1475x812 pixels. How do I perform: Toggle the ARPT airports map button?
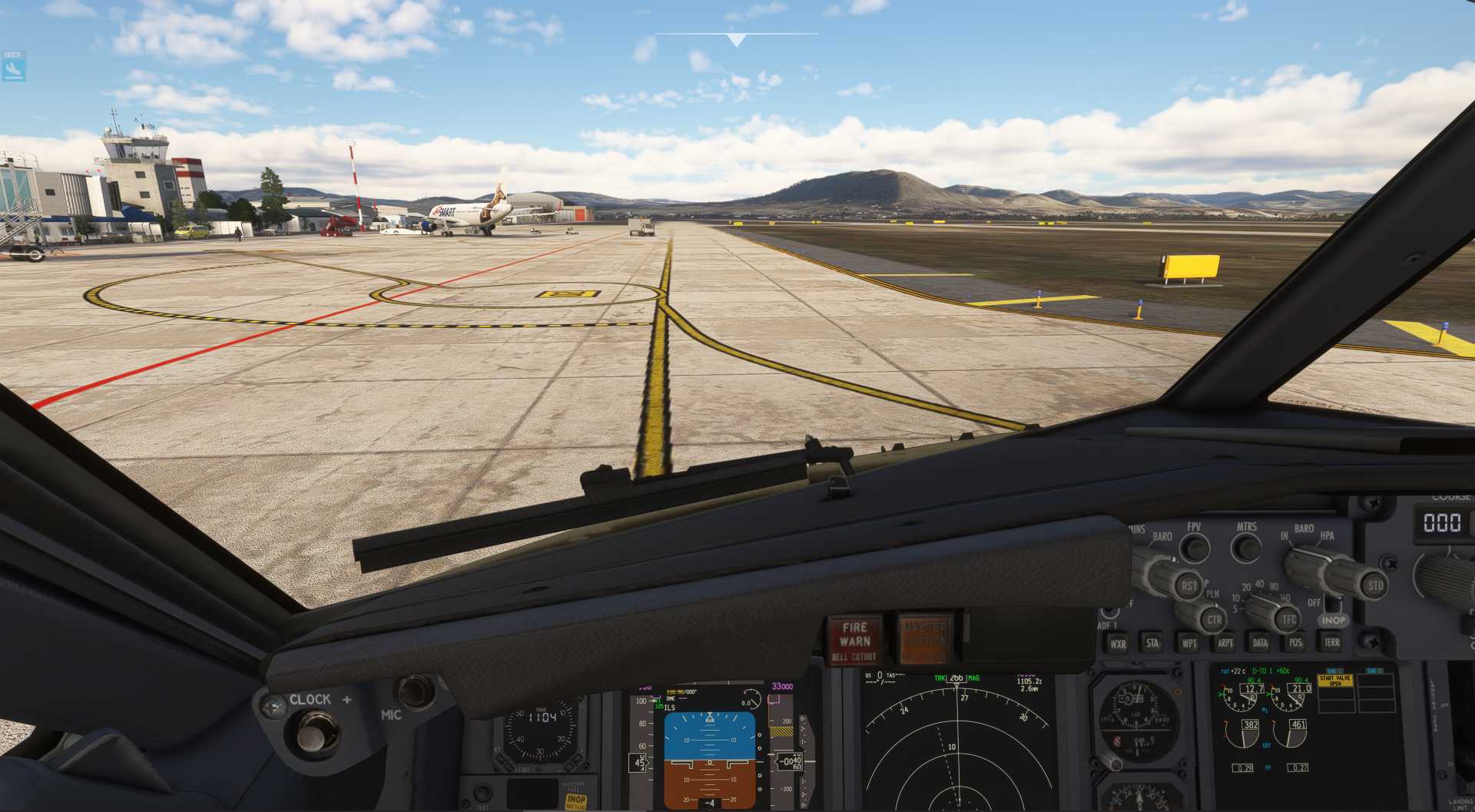coord(1225,643)
